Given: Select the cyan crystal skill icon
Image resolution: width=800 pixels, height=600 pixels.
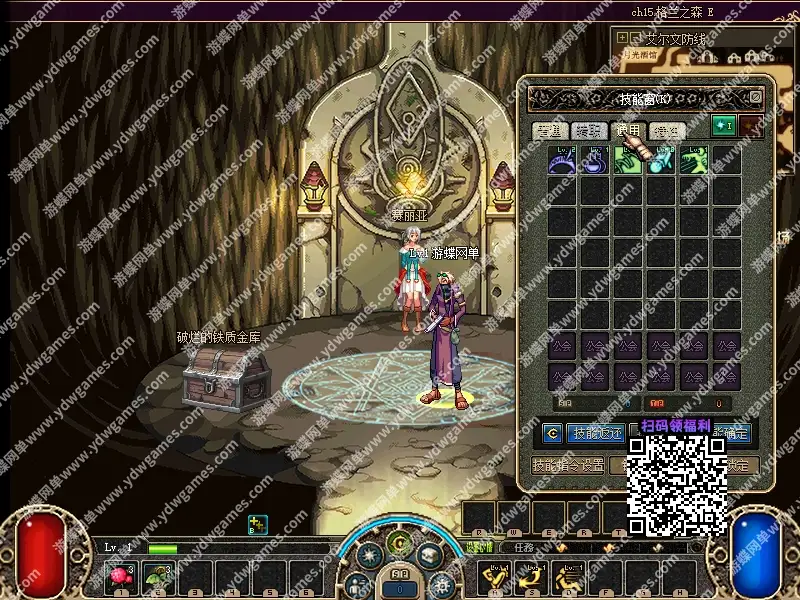Looking at the screenshot, I should click(x=660, y=161).
